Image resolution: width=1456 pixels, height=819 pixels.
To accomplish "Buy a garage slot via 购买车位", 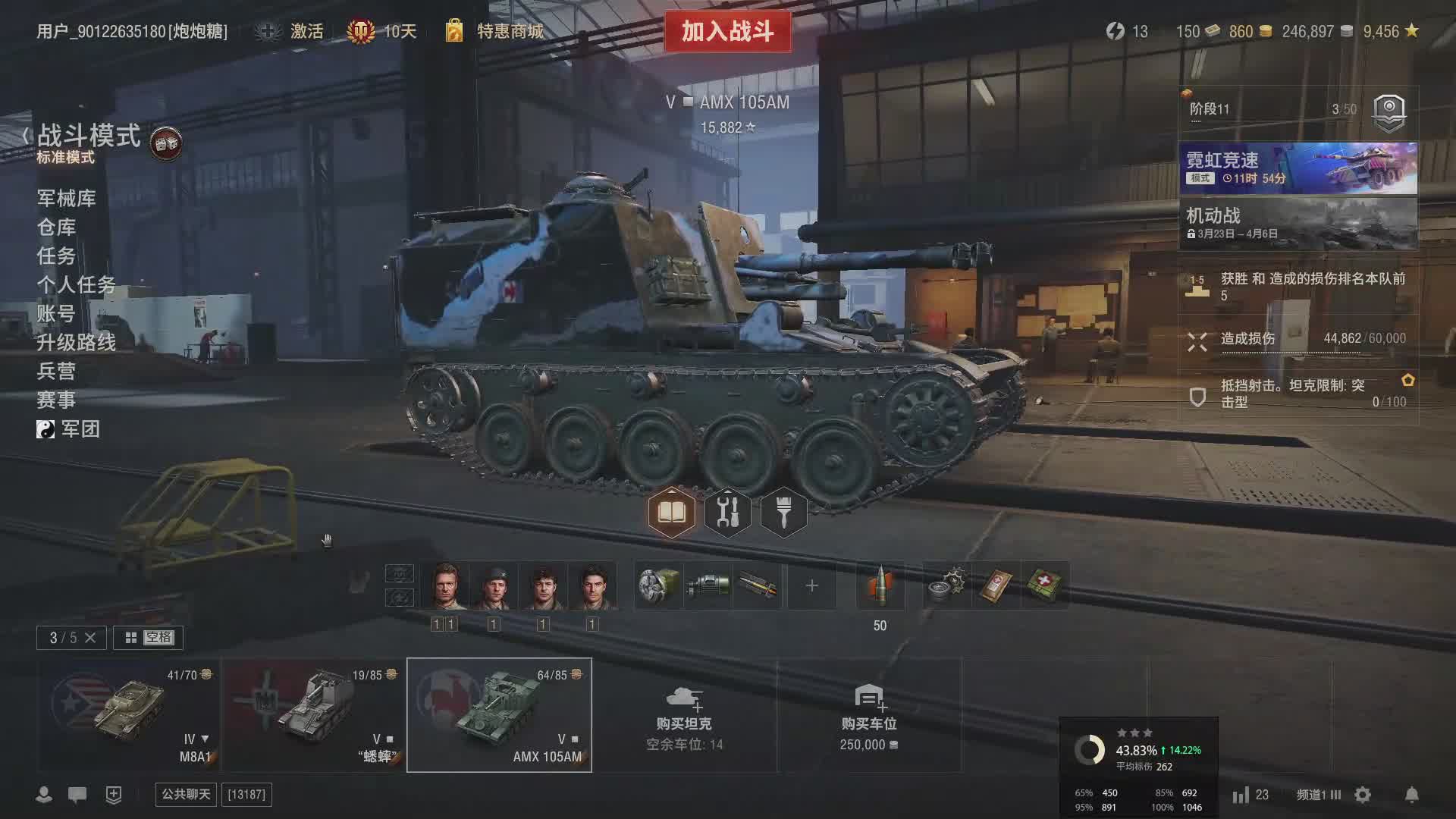I will pos(868,715).
